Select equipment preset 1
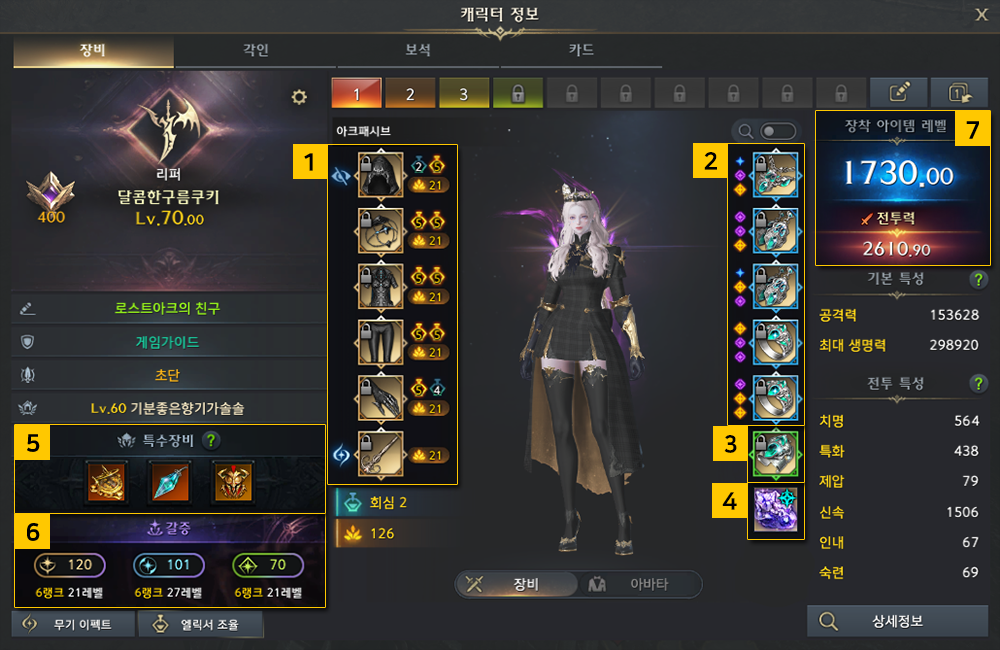This screenshot has height=650, width=1000. pos(356,93)
